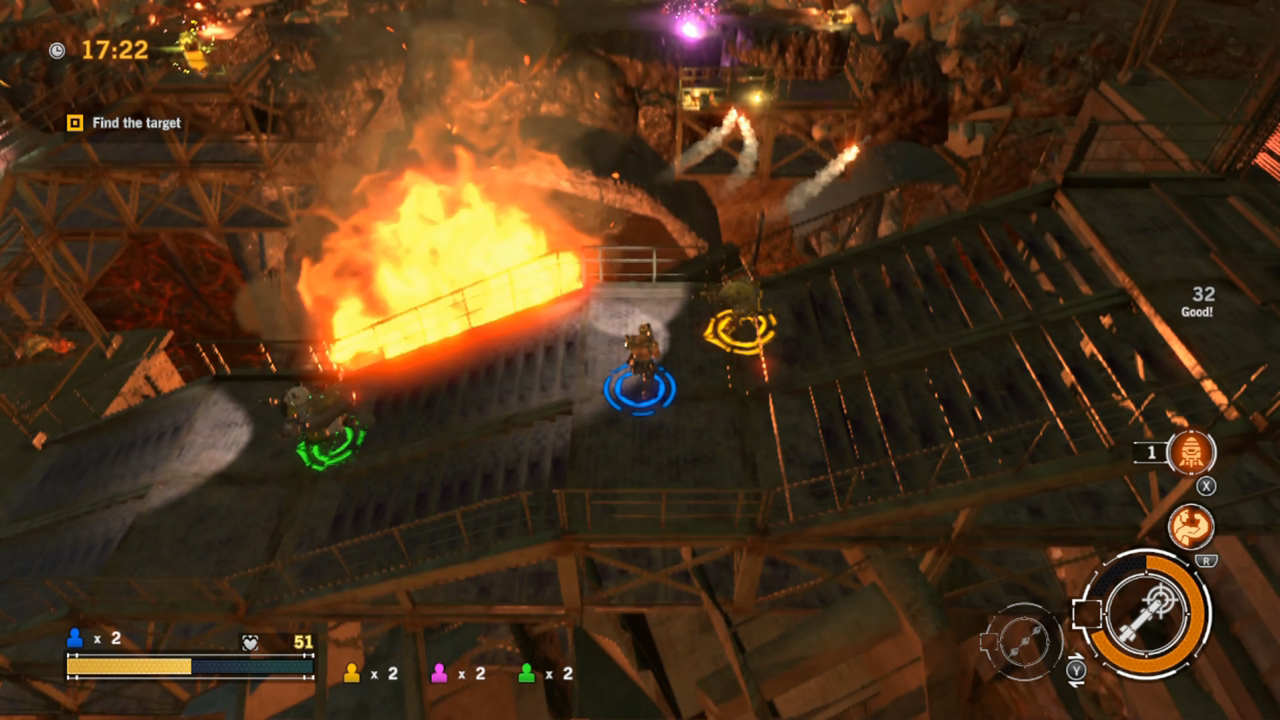The image size is (1280, 720).
Task: Select the pink player icon
Action: pos(439,673)
